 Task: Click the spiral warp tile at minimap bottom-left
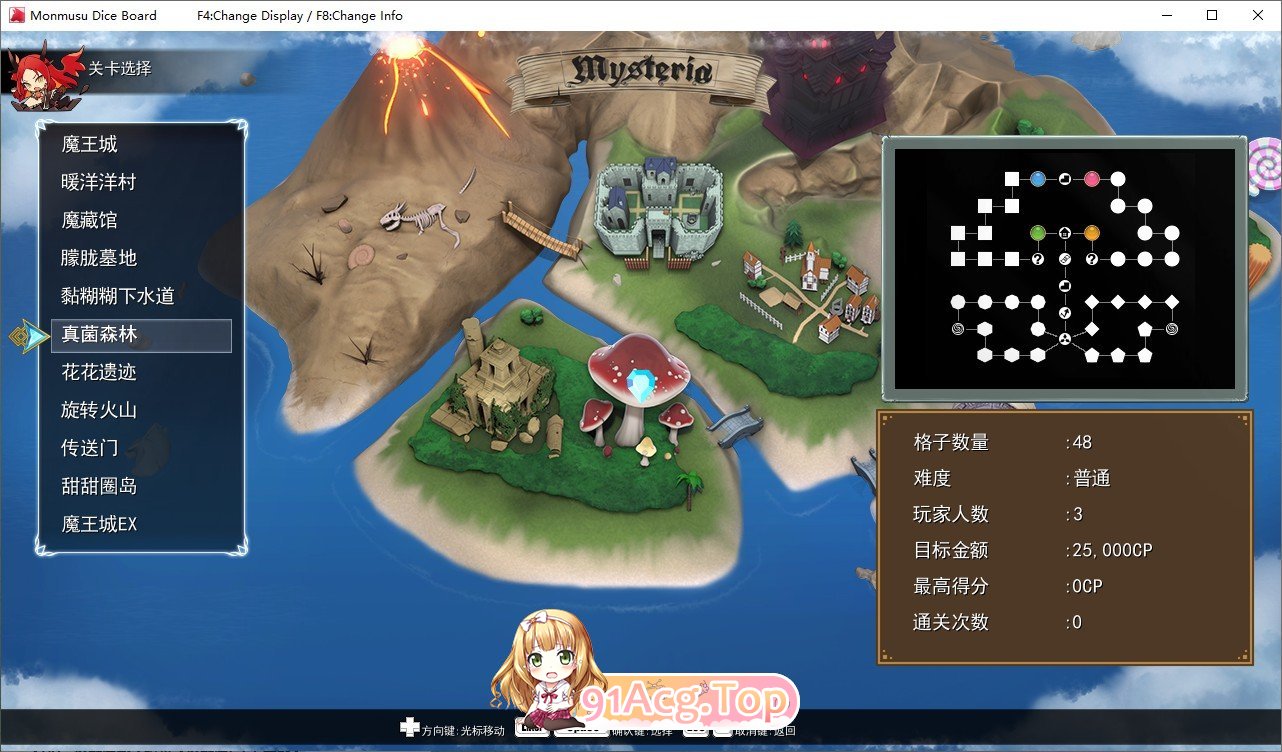(x=959, y=328)
